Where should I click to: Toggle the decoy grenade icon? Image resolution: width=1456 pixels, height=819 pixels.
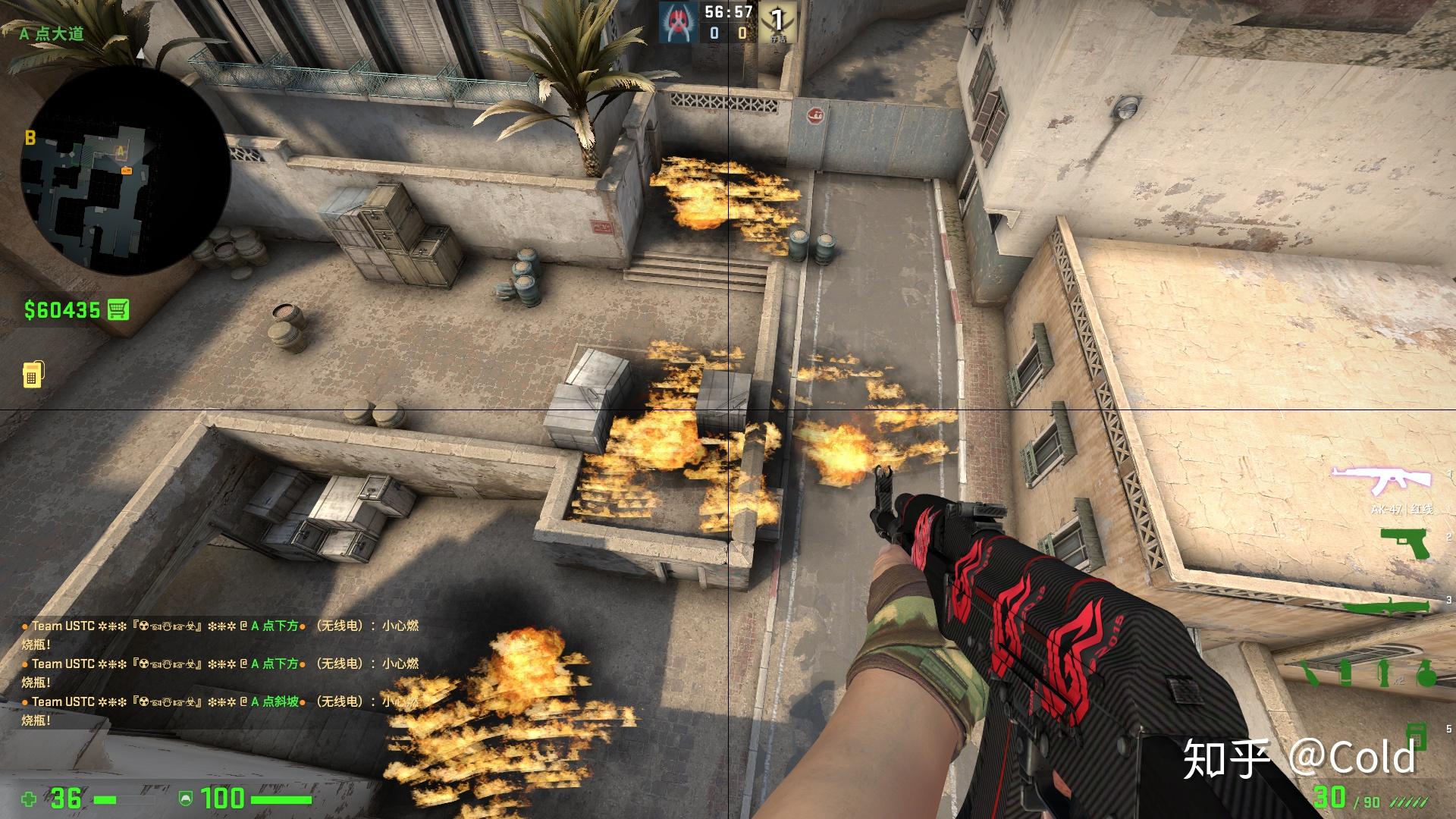[x=1384, y=673]
